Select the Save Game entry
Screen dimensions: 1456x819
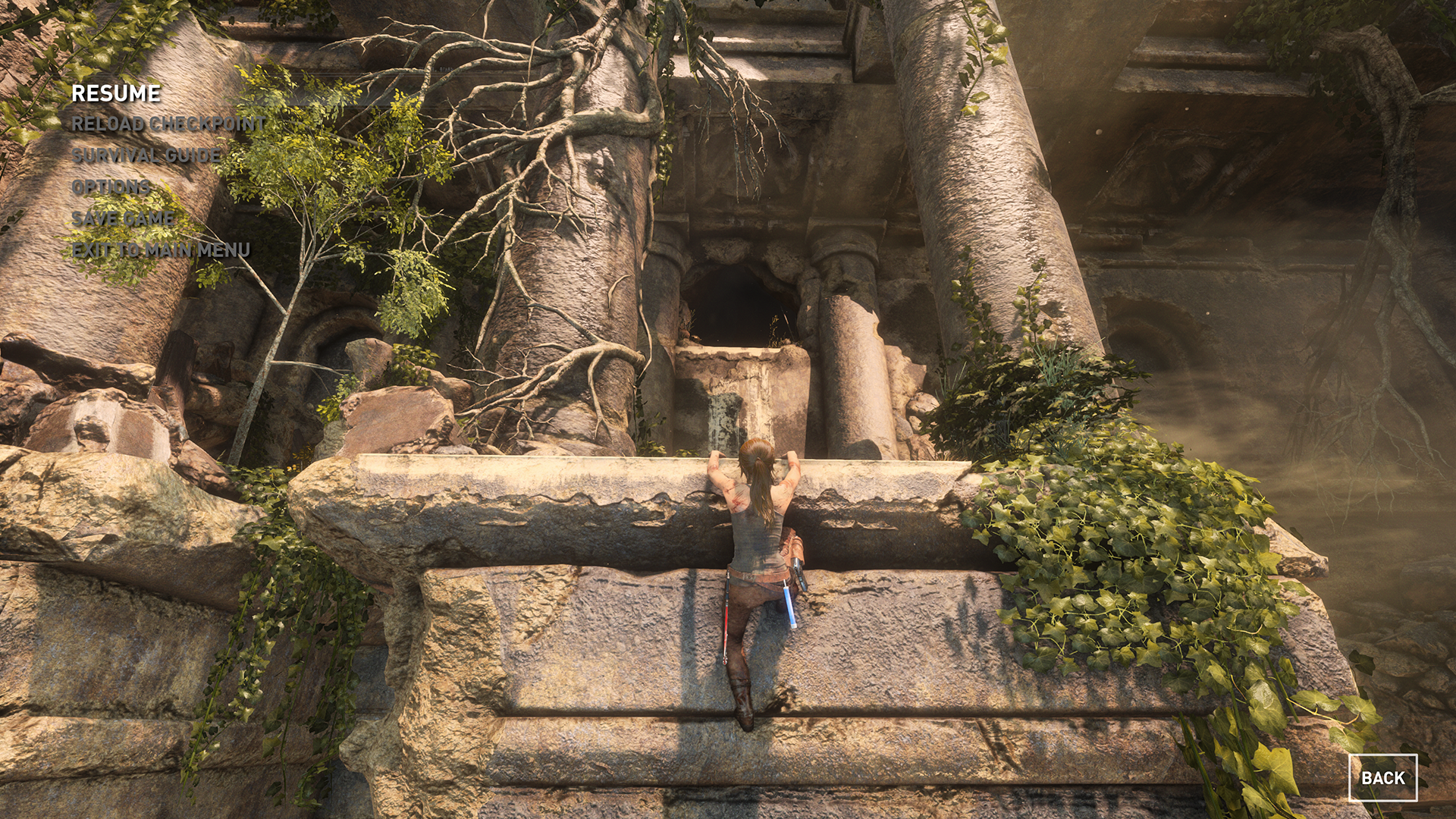tap(123, 219)
